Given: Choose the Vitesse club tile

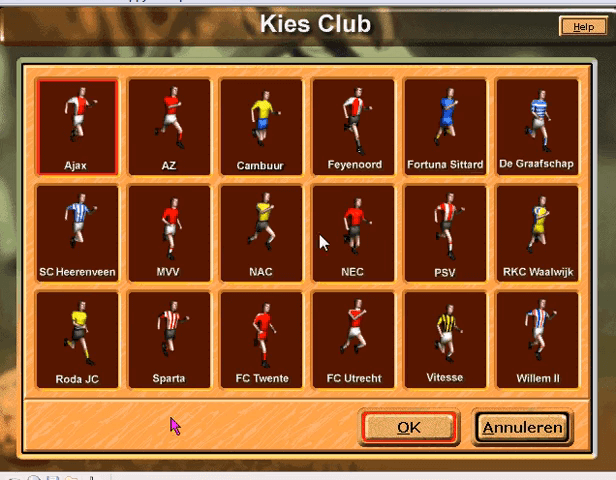Looking at the screenshot, I should [x=445, y=339].
